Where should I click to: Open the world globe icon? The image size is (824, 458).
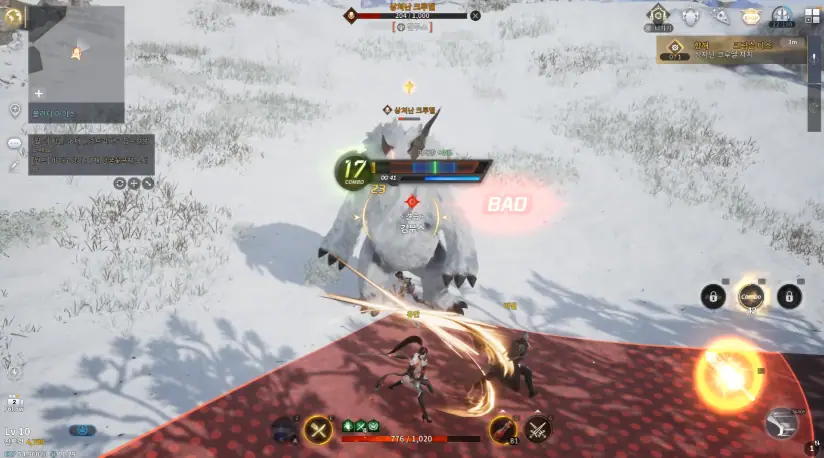click(13, 15)
